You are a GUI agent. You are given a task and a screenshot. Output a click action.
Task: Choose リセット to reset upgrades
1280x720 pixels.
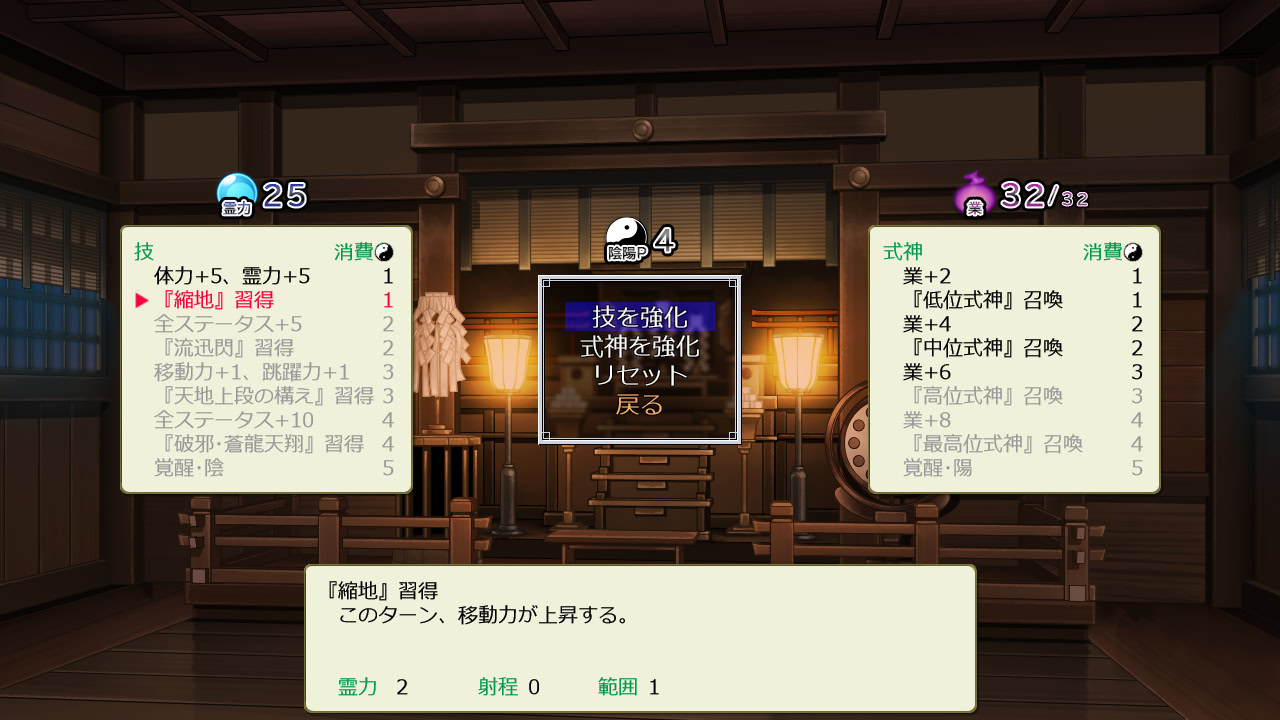(639, 377)
